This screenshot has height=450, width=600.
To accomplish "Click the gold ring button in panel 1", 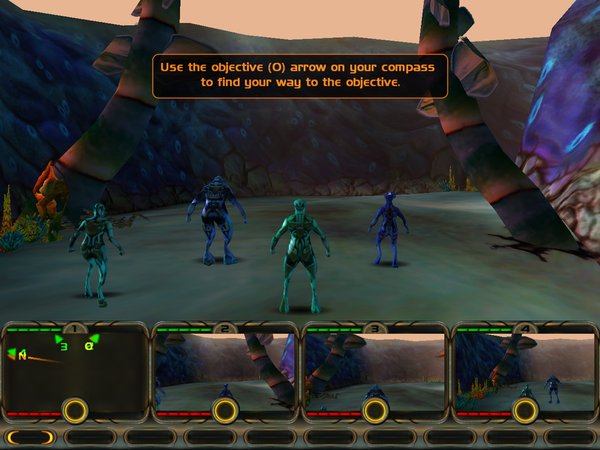I will point(75,410).
